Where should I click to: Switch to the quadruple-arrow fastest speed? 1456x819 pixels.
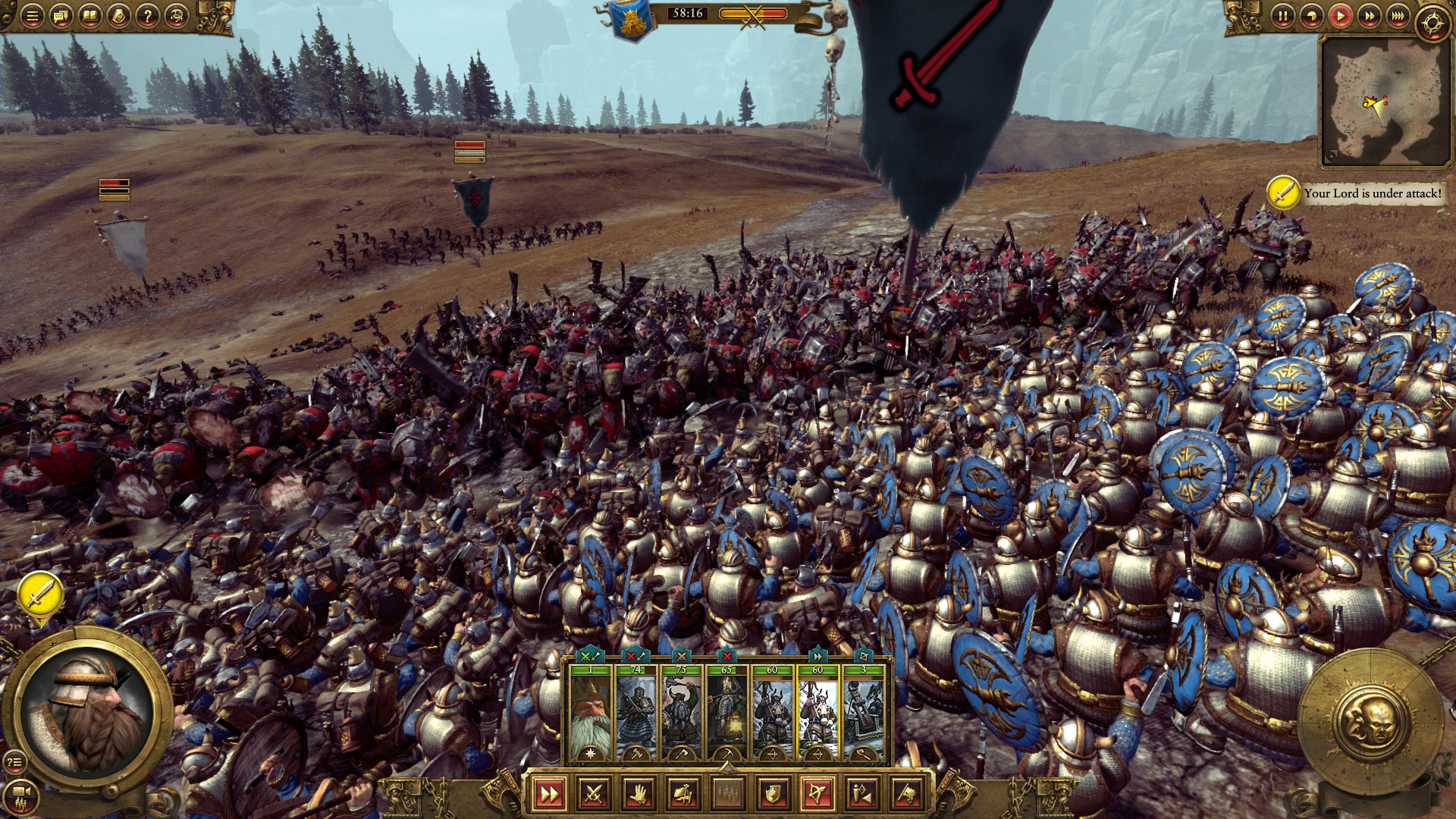click(x=1398, y=16)
